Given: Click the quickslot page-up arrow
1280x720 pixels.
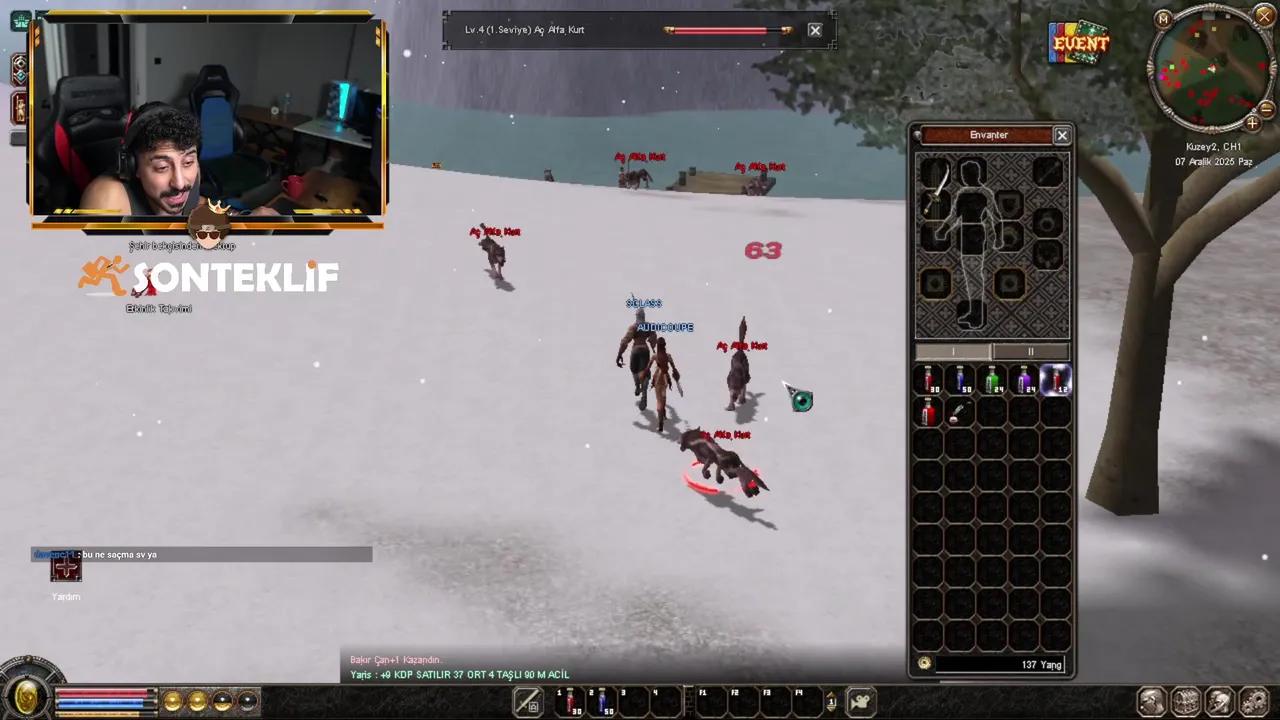Looking at the screenshot, I should [x=831, y=694].
